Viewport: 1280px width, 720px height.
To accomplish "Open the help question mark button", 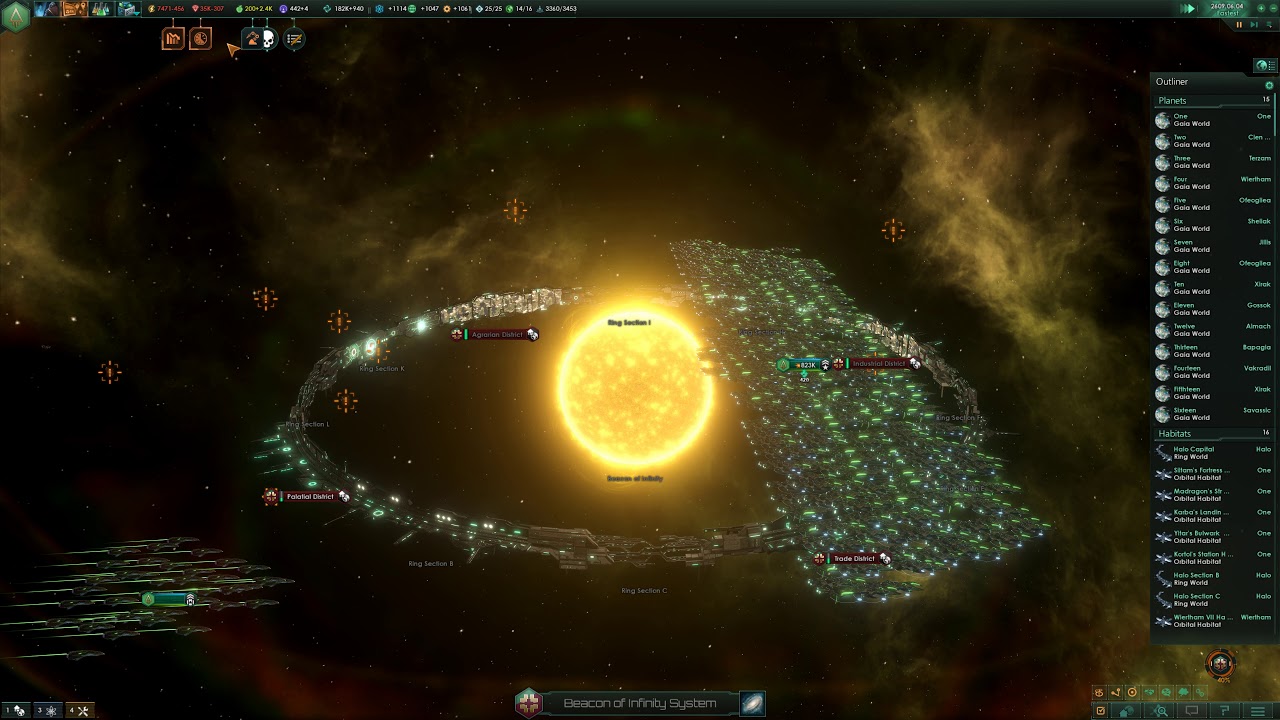I will pos(1224,711).
